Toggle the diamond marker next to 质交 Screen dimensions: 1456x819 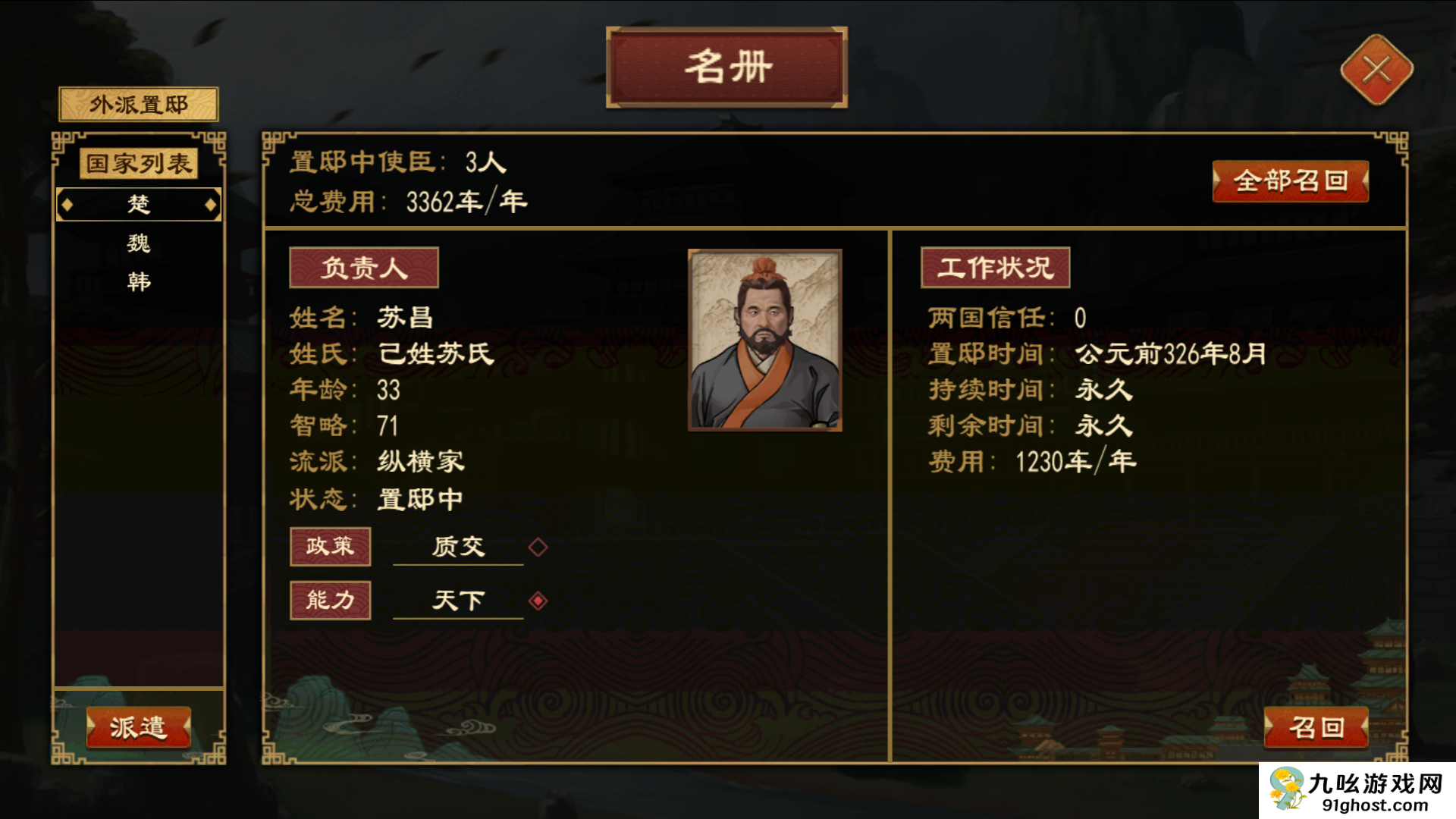pyautogui.click(x=538, y=546)
